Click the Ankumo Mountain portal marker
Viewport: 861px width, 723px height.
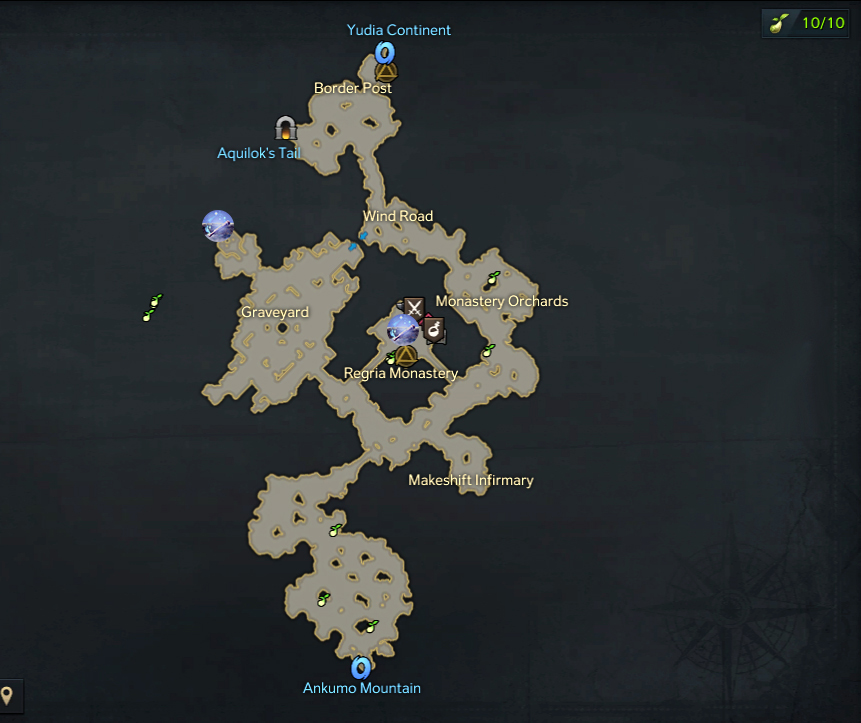click(x=361, y=667)
